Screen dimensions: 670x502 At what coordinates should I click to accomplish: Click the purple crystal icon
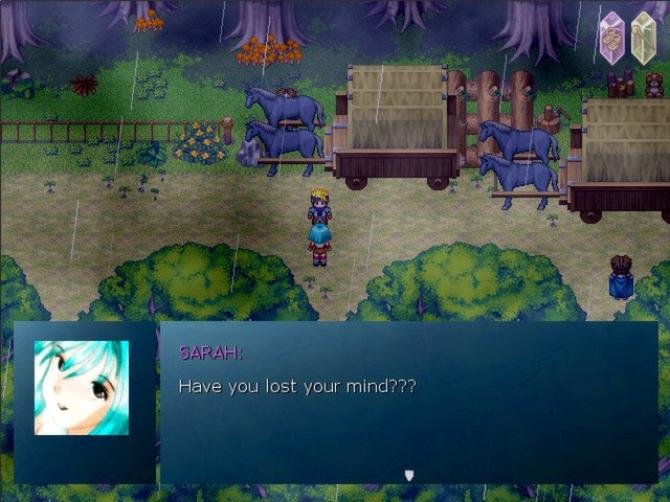[611, 39]
